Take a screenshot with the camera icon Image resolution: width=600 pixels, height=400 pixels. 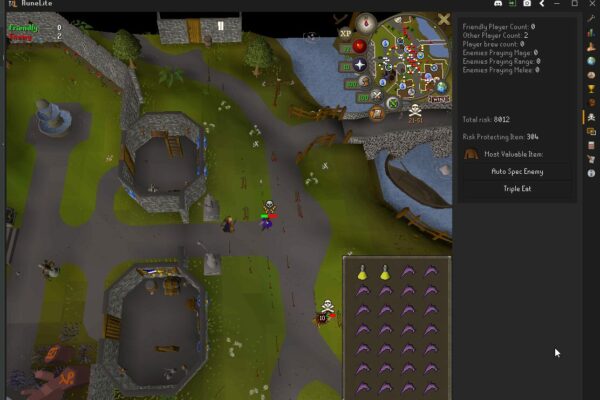click(526, 4)
